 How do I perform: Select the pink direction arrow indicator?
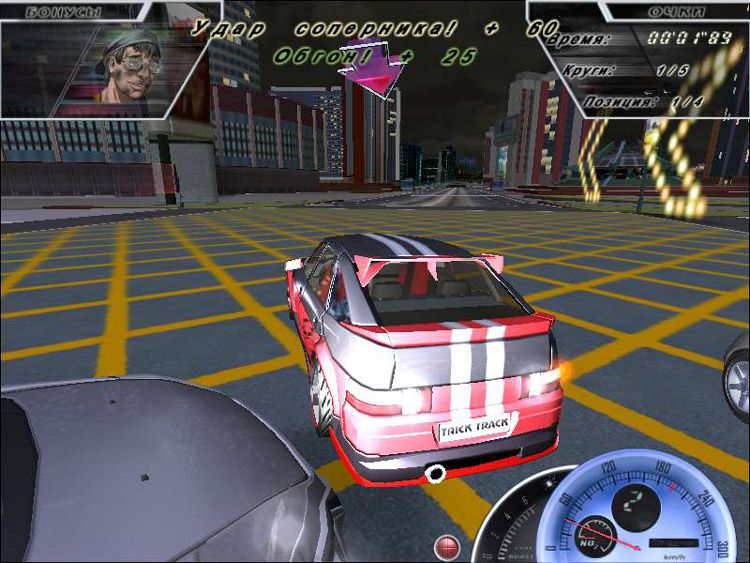(371, 68)
